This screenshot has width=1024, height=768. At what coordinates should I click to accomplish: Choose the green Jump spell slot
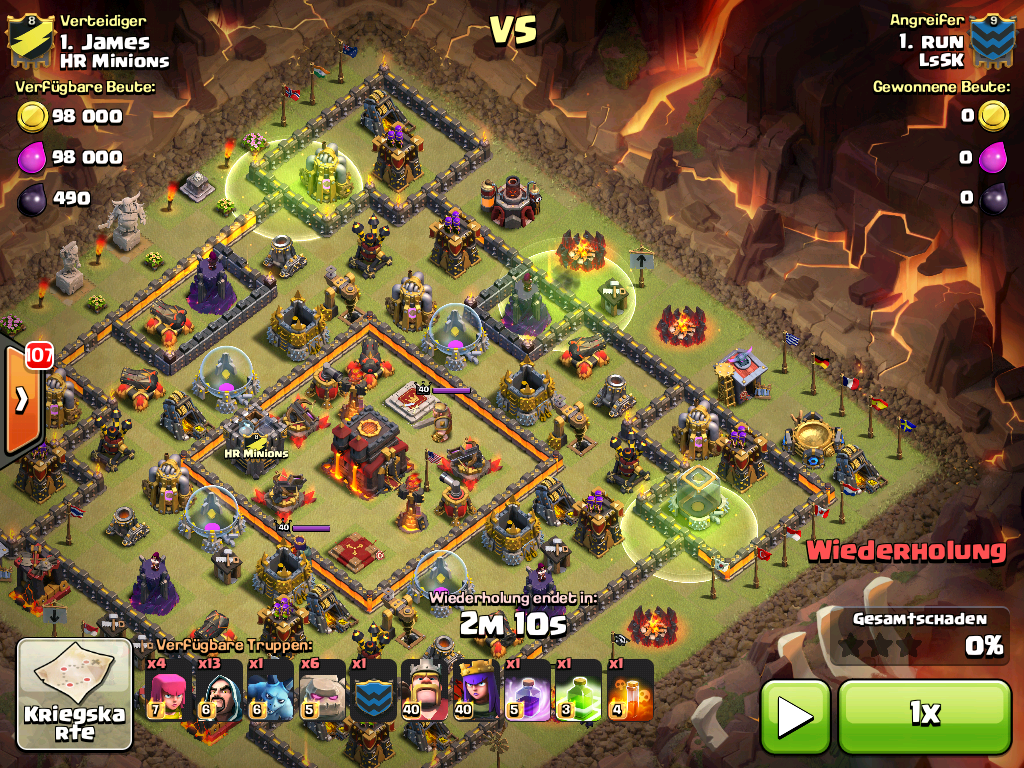(578, 690)
